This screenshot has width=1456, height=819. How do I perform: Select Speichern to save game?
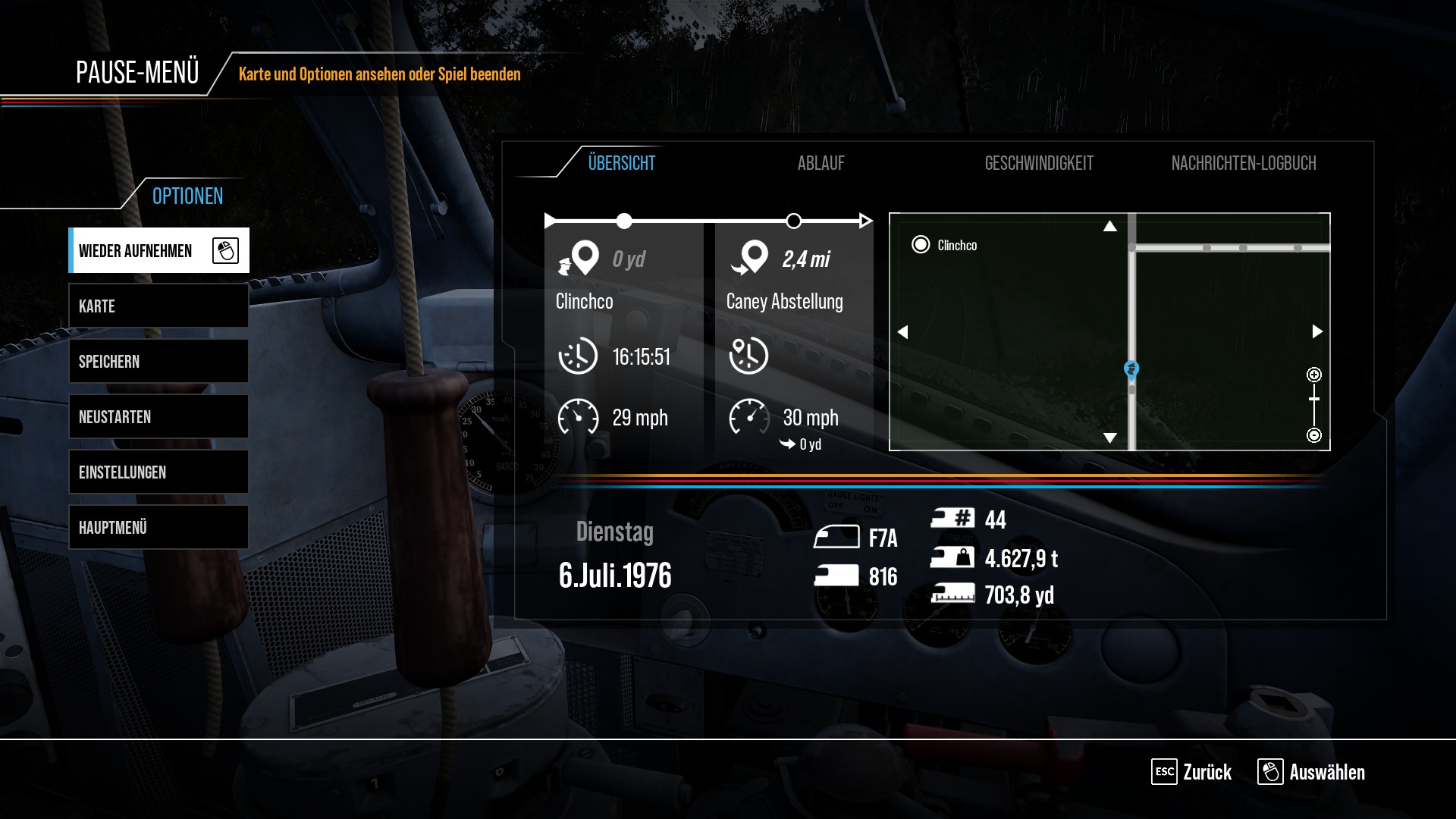(x=158, y=362)
